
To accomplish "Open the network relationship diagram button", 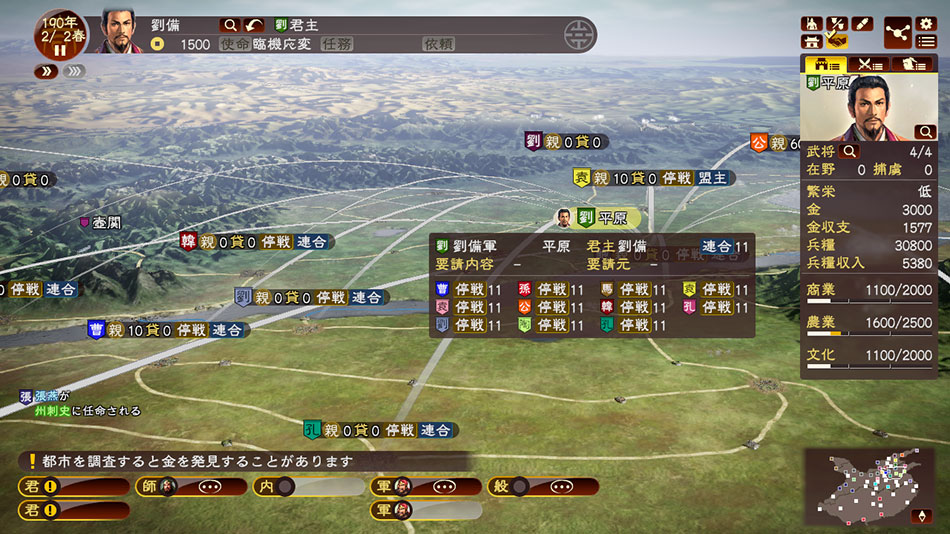I will (x=898, y=32).
